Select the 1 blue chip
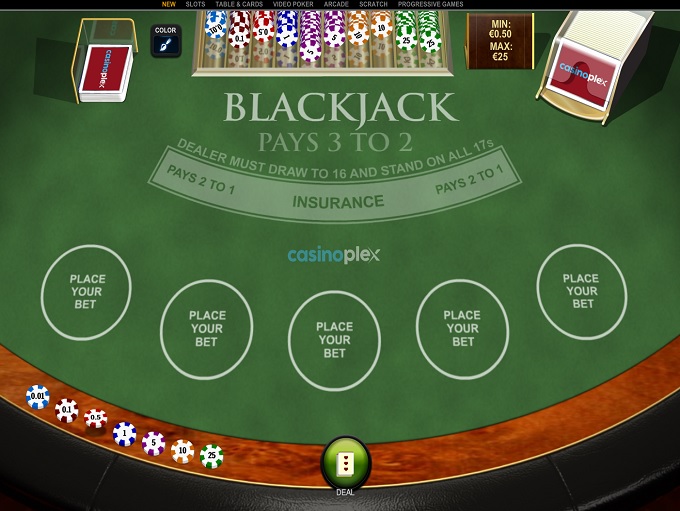This screenshot has height=511, width=680. click(124, 433)
